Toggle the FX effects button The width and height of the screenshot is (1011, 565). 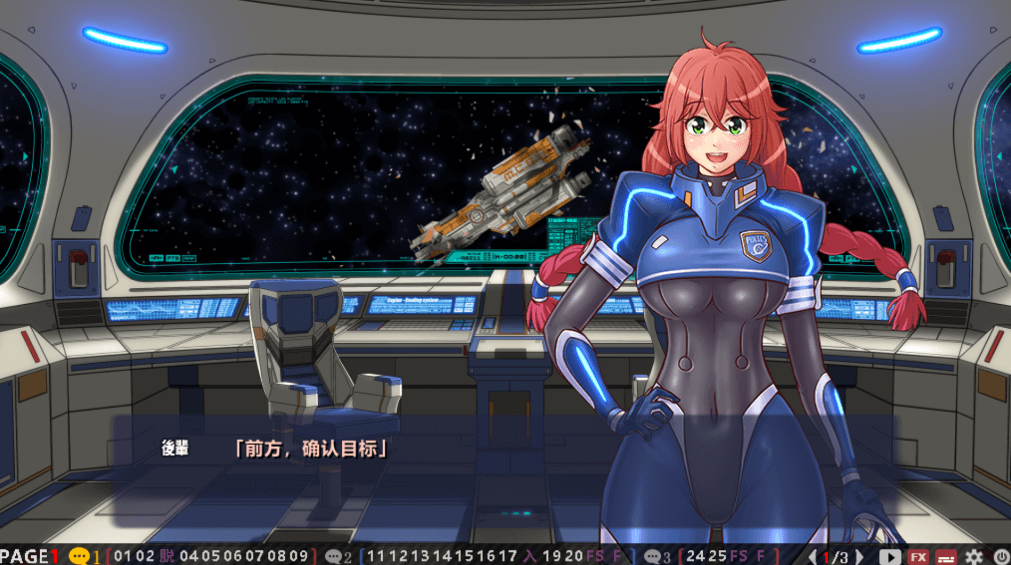[918, 556]
